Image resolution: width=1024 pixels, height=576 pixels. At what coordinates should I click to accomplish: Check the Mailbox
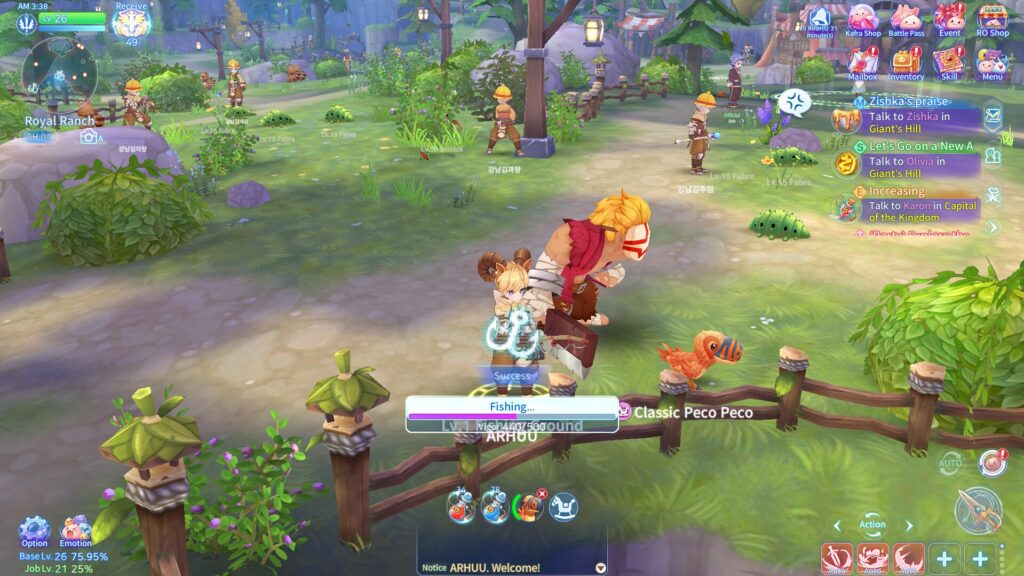pyautogui.click(x=862, y=63)
